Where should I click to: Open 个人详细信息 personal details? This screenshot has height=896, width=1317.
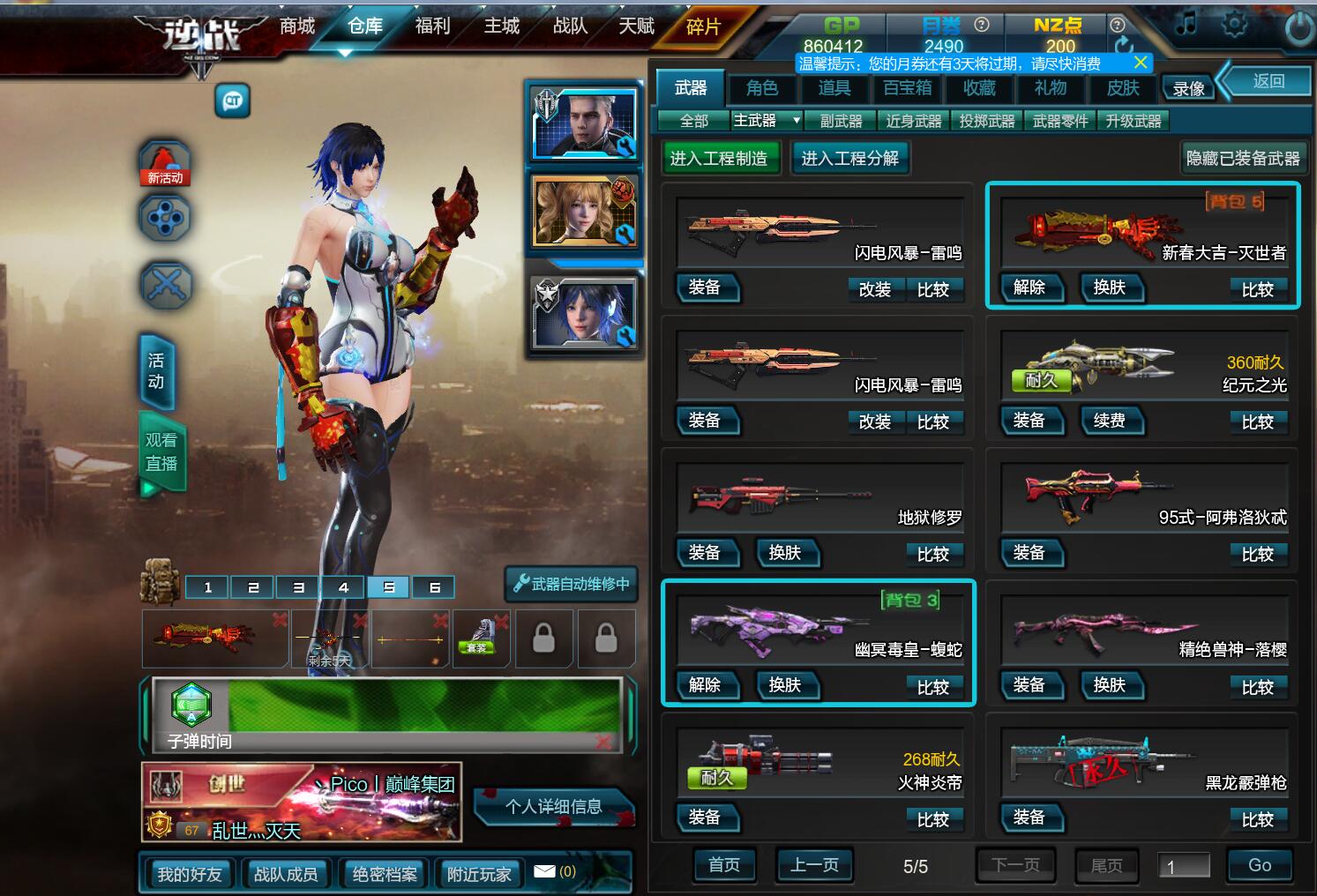coord(553,806)
